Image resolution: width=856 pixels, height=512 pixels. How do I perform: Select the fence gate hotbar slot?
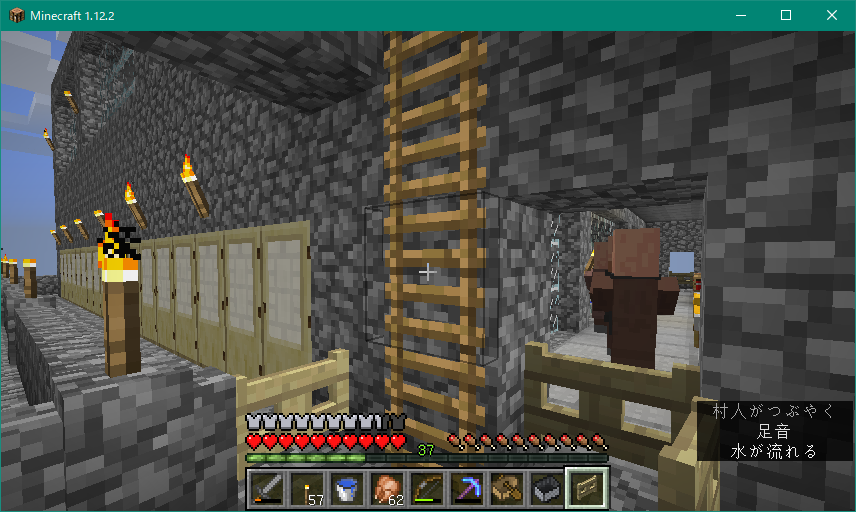coord(587,488)
